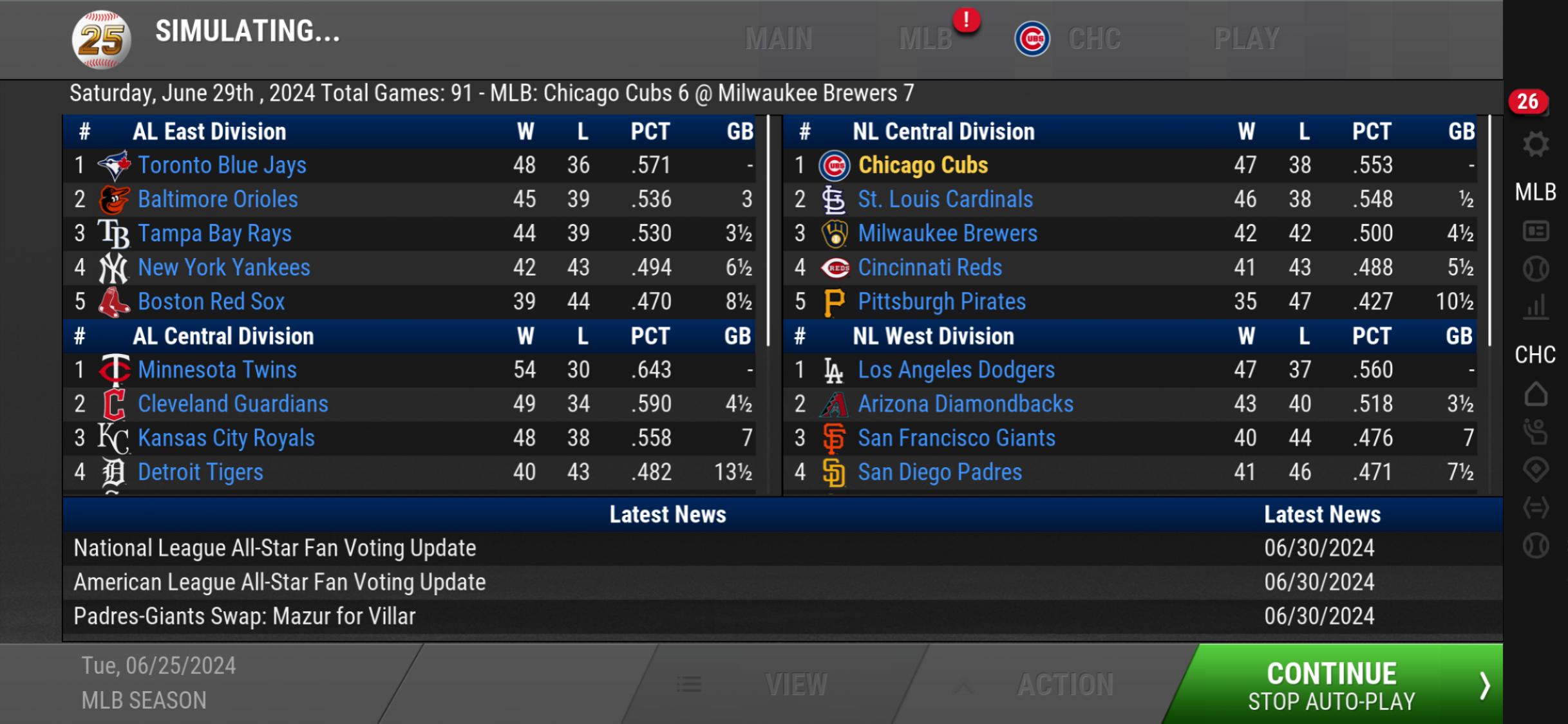Open the home icon in the sidebar
The image size is (1568, 724).
click(x=1535, y=394)
